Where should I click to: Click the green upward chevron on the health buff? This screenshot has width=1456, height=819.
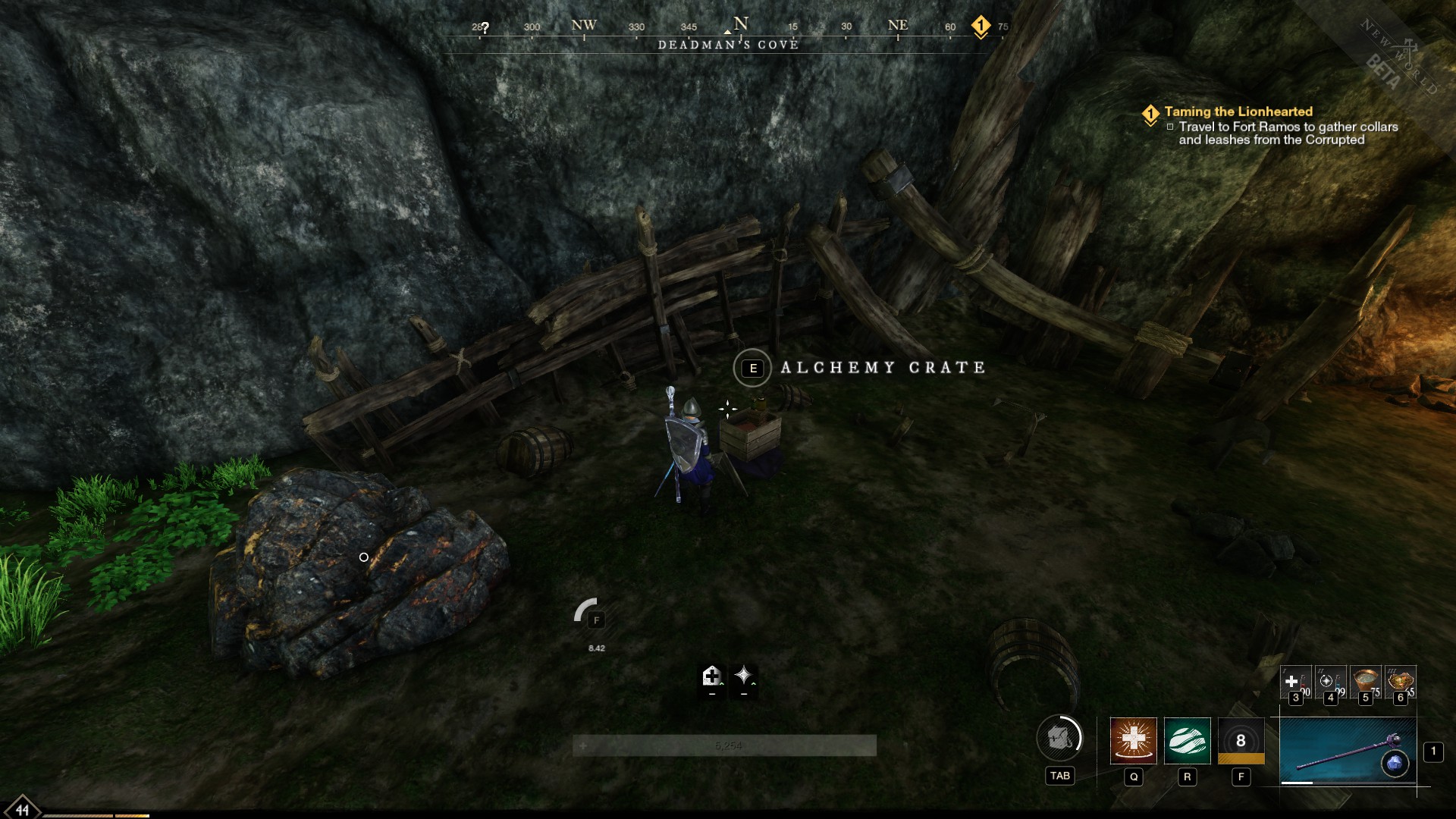pyautogui.click(x=722, y=683)
